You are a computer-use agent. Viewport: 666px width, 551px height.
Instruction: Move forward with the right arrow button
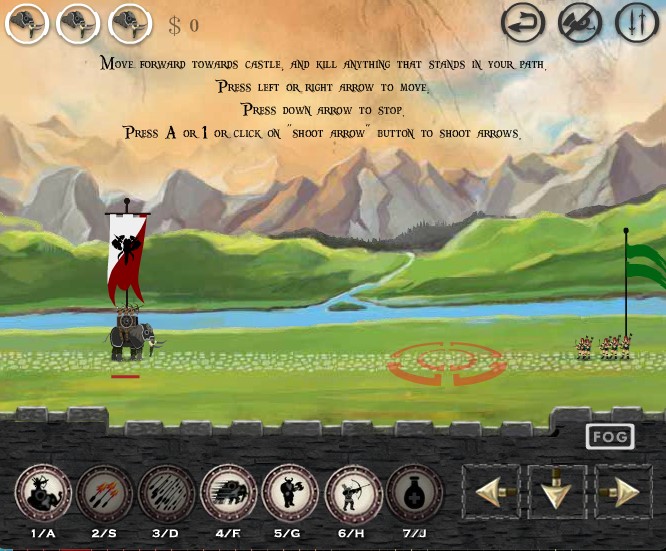point(623,492)
